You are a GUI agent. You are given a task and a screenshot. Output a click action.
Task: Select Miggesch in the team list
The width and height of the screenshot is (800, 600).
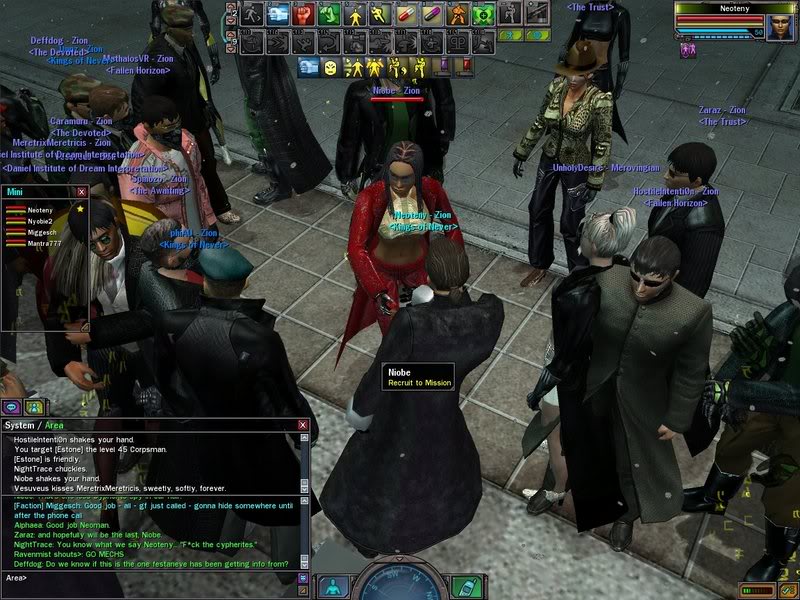point(40,232)
